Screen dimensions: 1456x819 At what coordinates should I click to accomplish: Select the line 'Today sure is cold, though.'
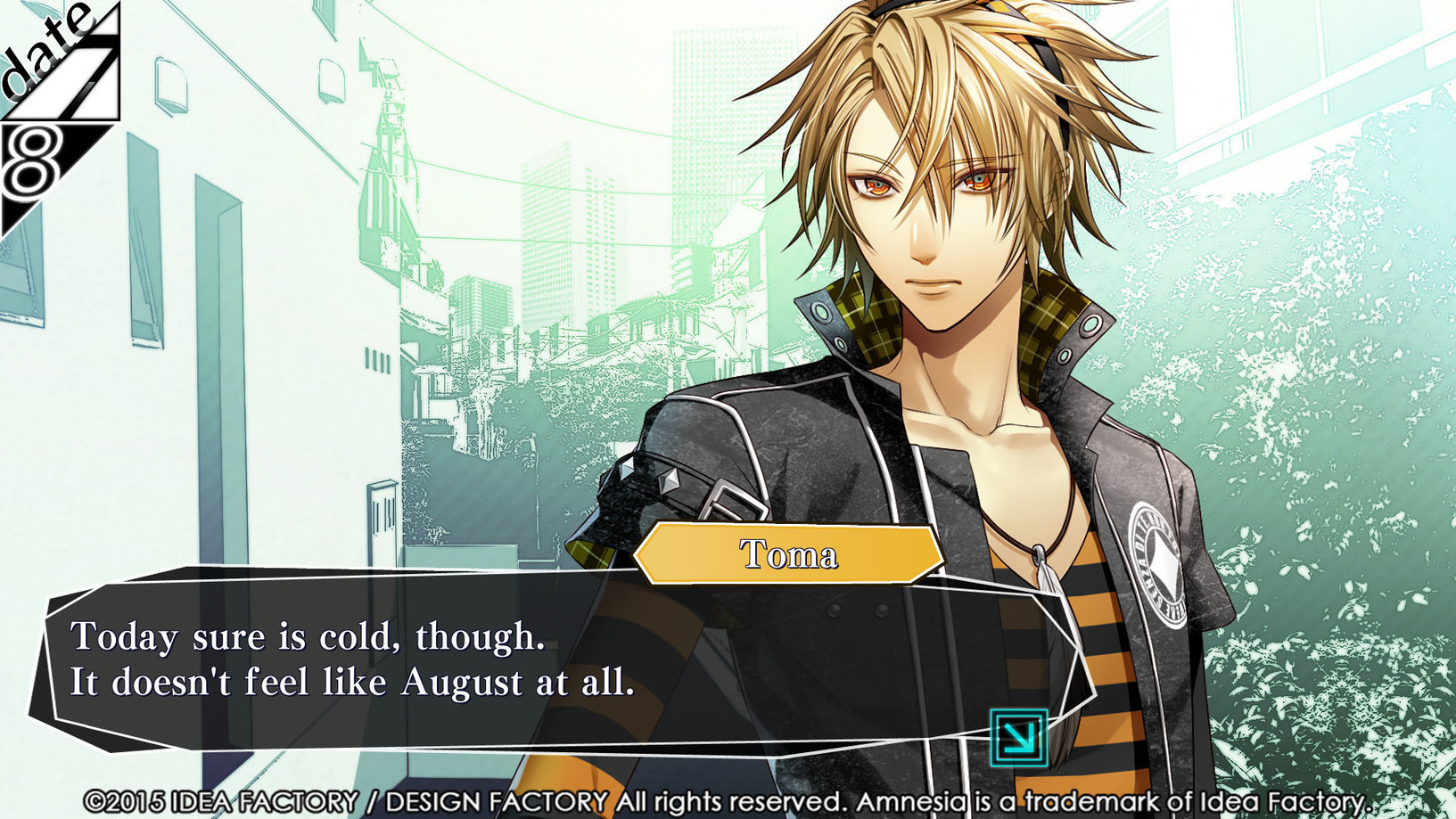click(x=308, y=637)
